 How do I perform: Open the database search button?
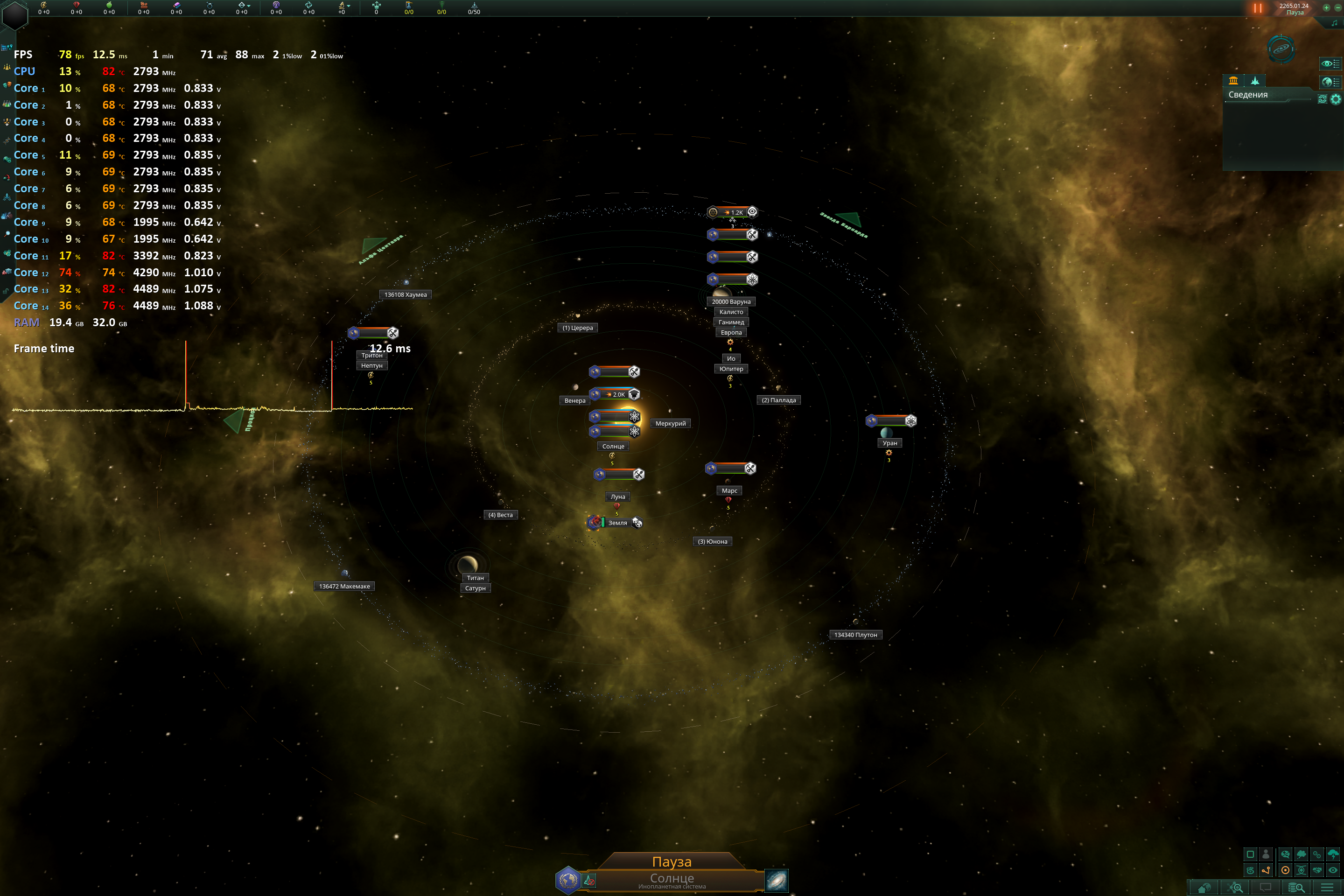pyautogui.click(x=1296, y=888)
